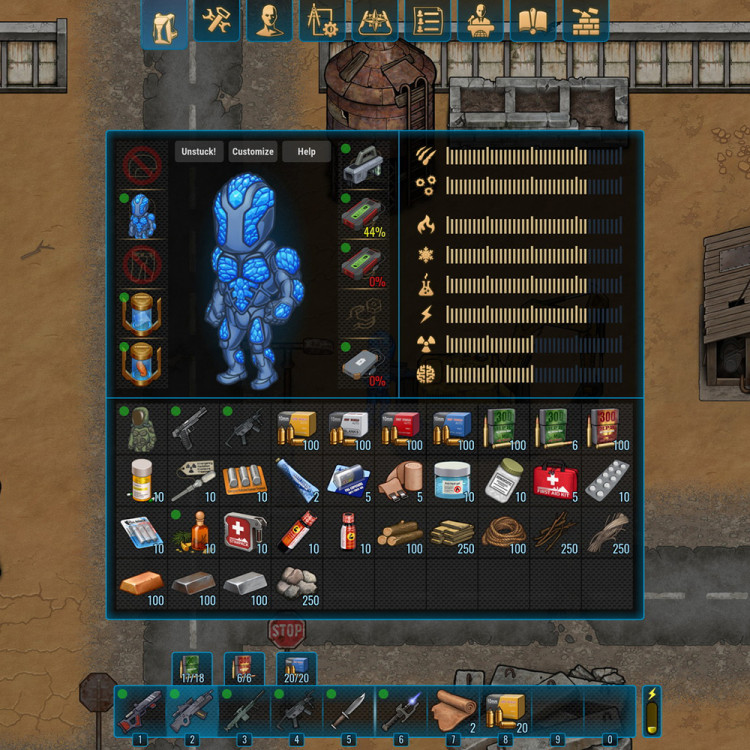Select the First Aid Kit in inventory

(555, 481)
